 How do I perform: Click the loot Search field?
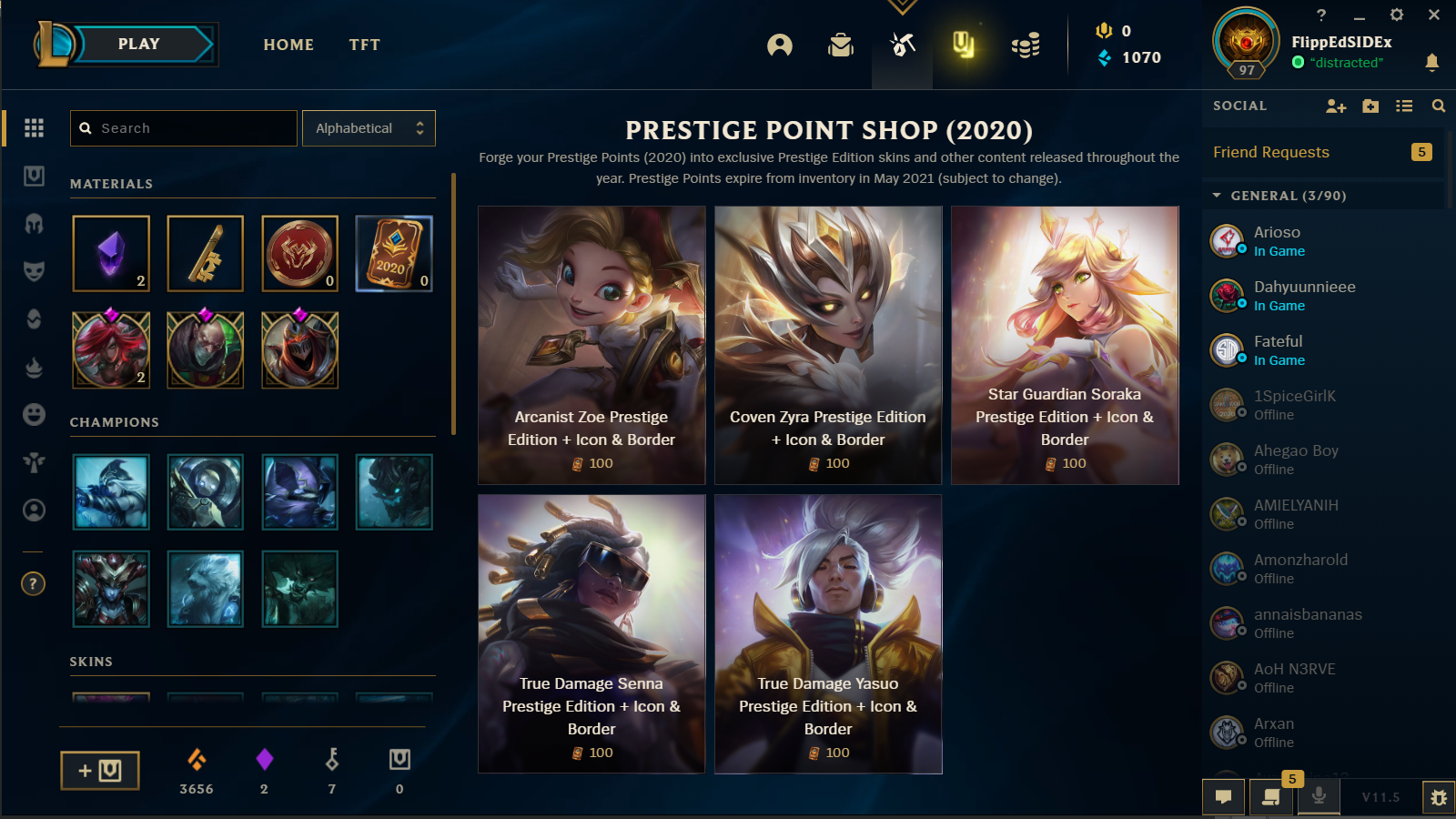[184, 128]
